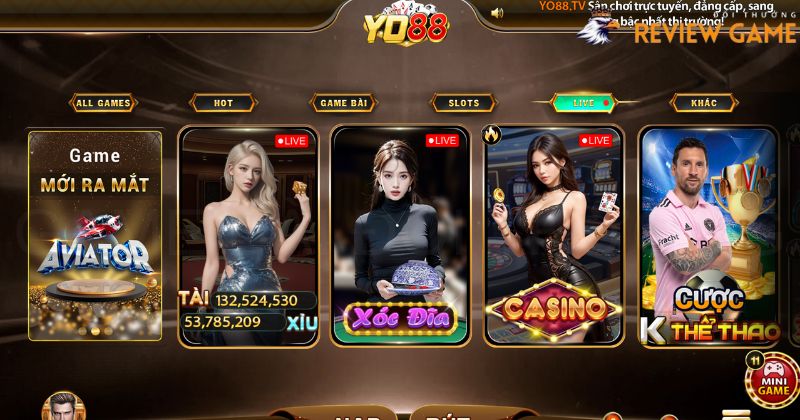Switch to the ALL GAMES tab
The width and height of the screenshot is (800, 420).
tap(103, 103)
